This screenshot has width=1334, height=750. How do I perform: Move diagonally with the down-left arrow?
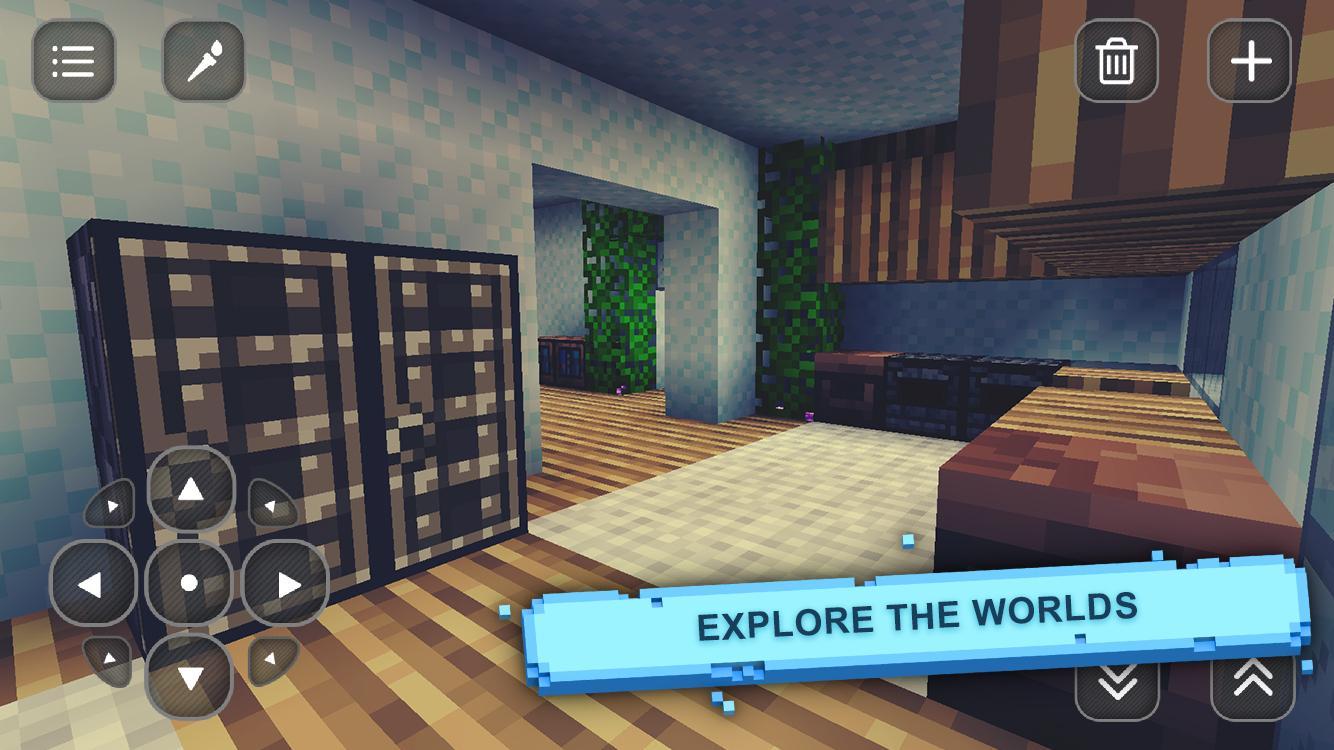[108, 661]
